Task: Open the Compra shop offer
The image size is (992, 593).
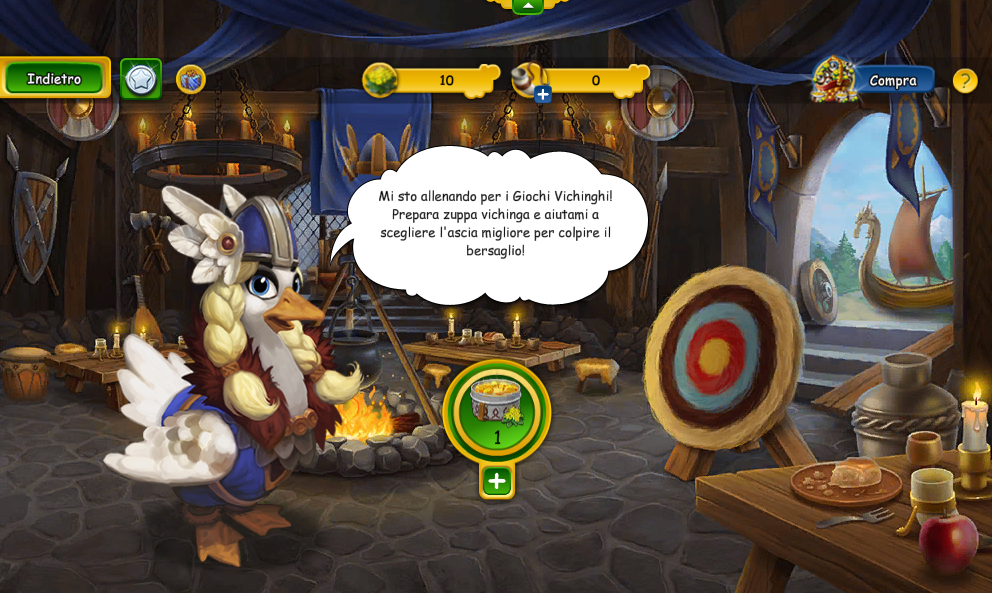Action: [x=891, y=80]
